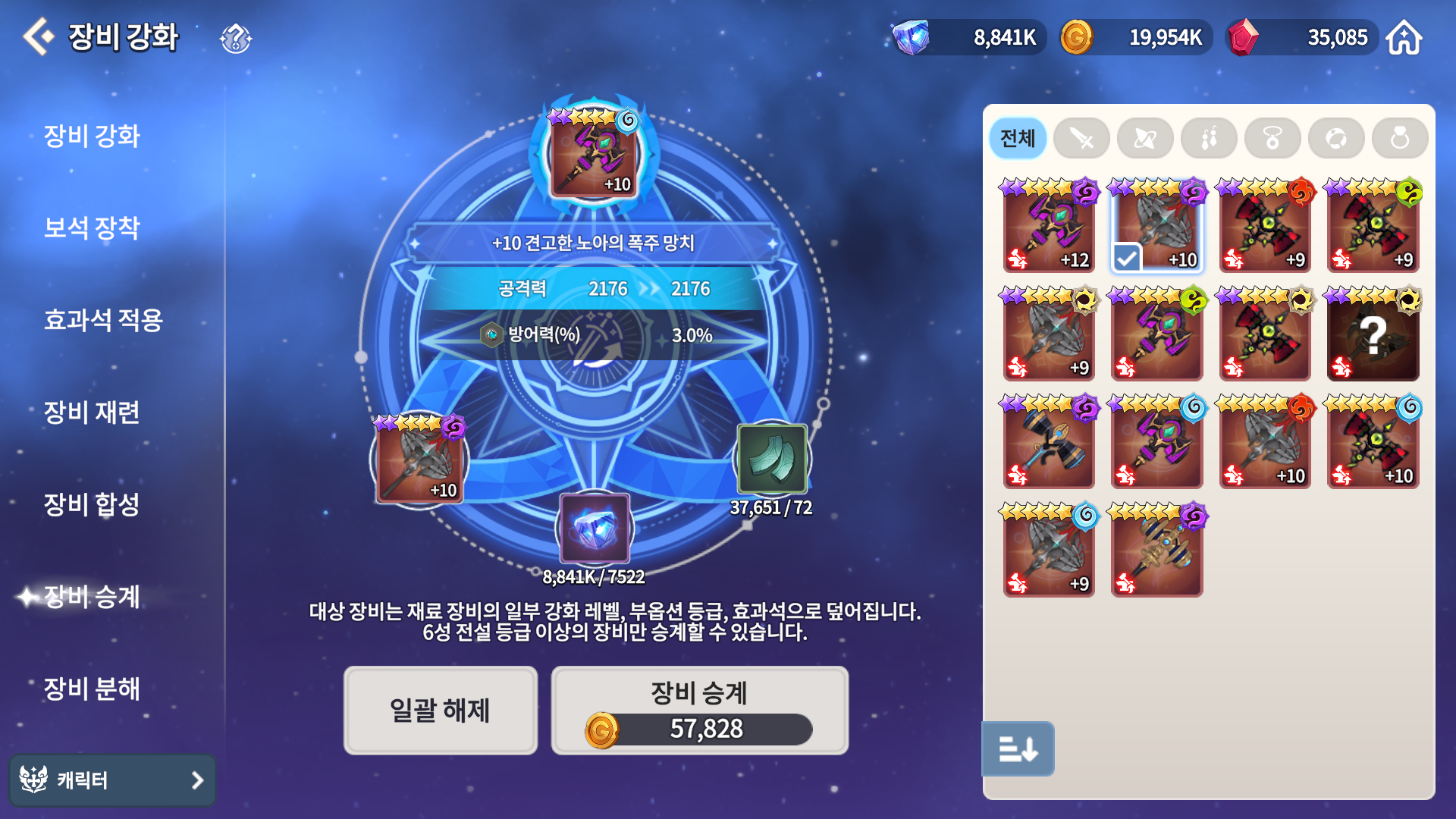Confirm 장비 승계 for 57,828 gold
The image size is (1456, 819).
coord(699,711)
